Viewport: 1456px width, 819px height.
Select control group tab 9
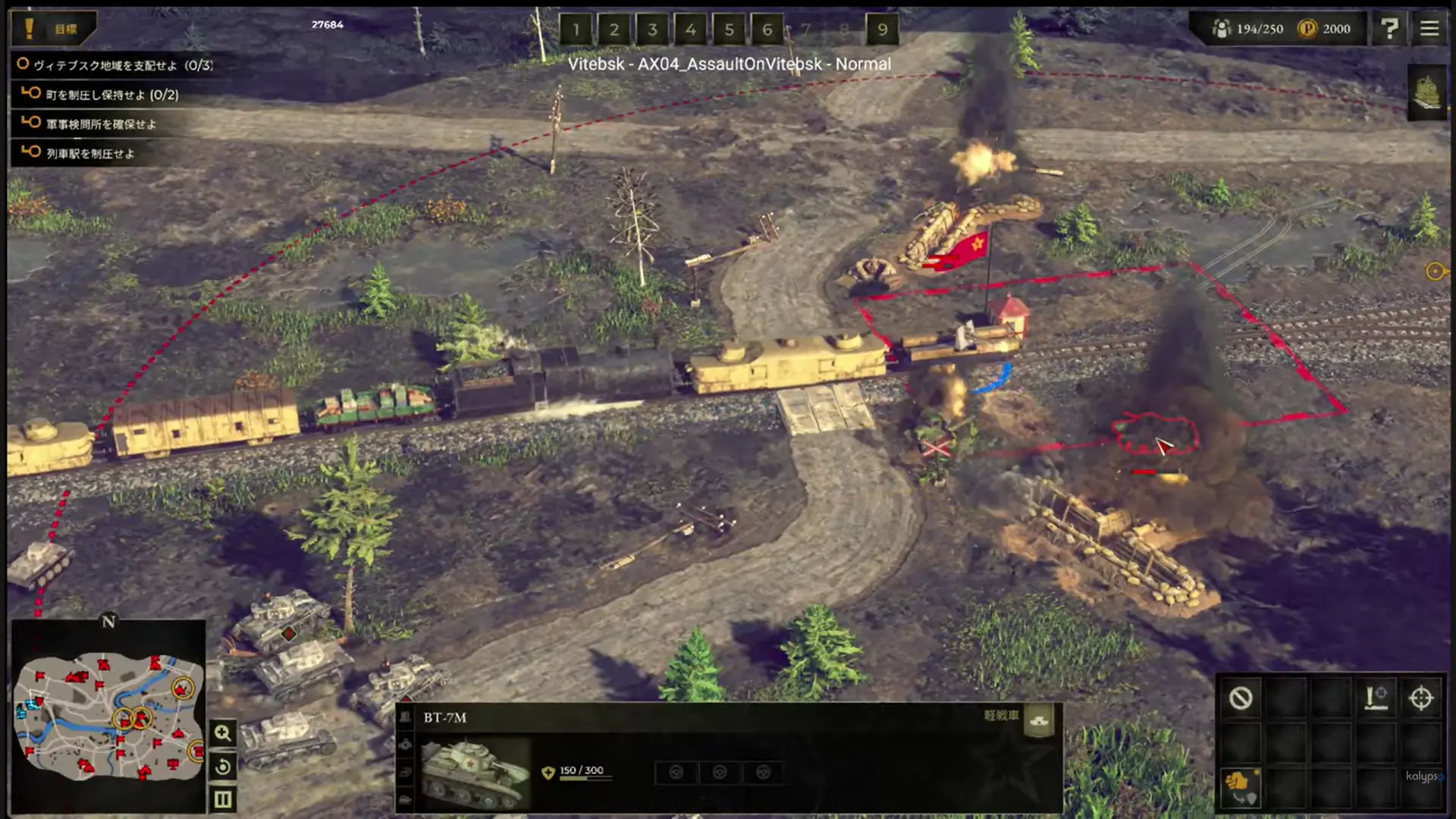click(x=882, y=30)
